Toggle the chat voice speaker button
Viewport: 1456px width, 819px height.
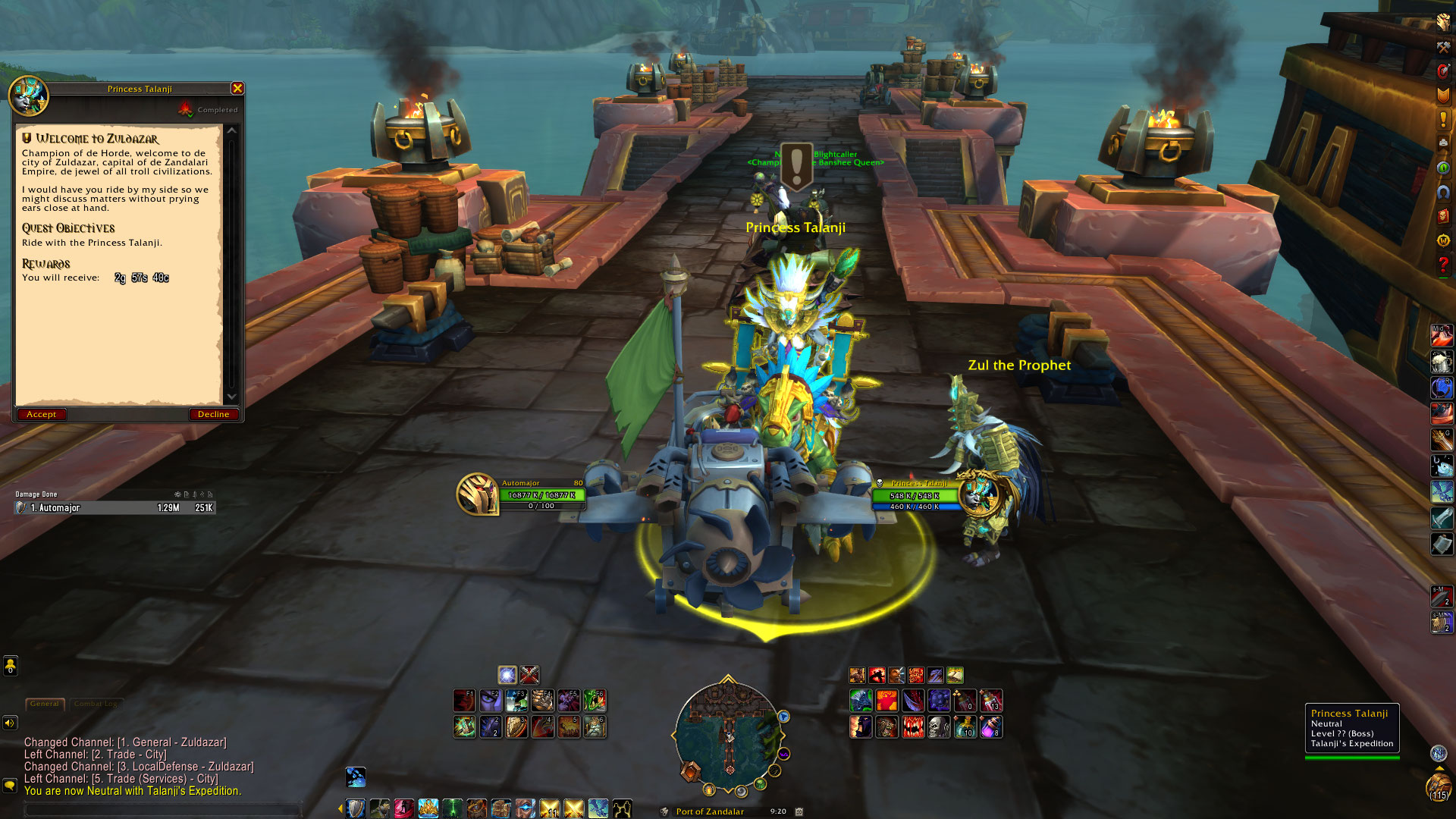coord(10,723)
